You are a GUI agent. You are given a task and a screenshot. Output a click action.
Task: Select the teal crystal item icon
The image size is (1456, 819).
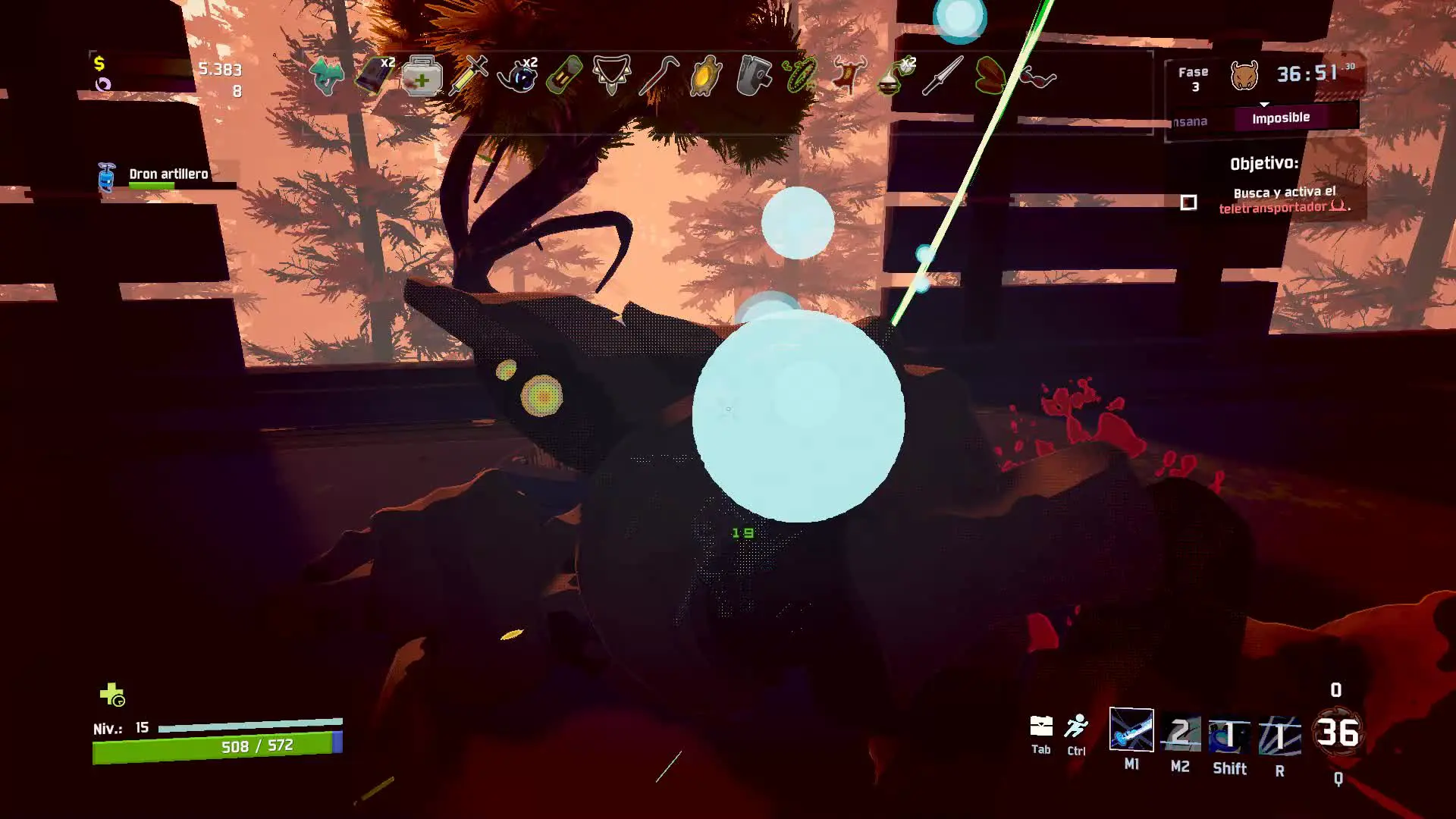(x=327, y=76)
